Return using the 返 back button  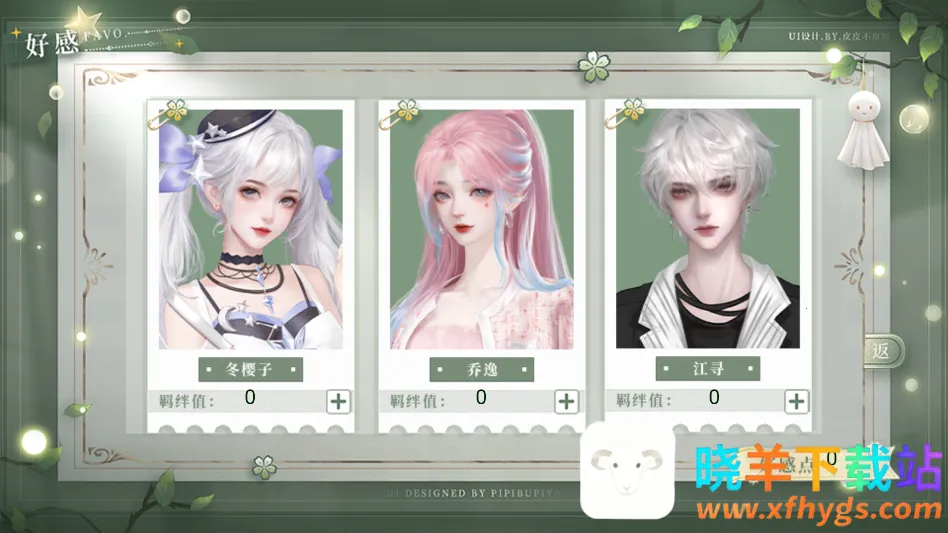881,351
